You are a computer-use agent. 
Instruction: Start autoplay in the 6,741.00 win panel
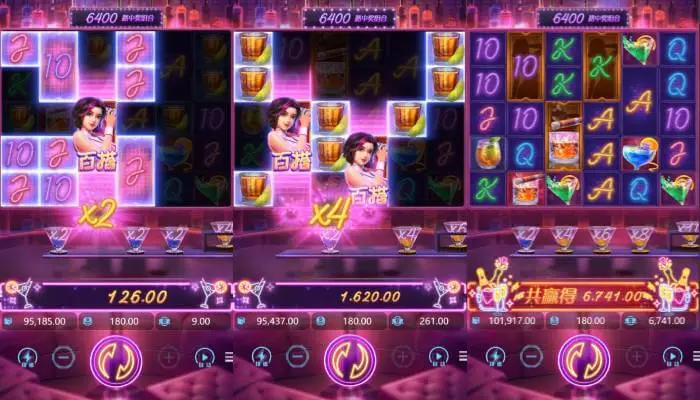click(673, 356)
